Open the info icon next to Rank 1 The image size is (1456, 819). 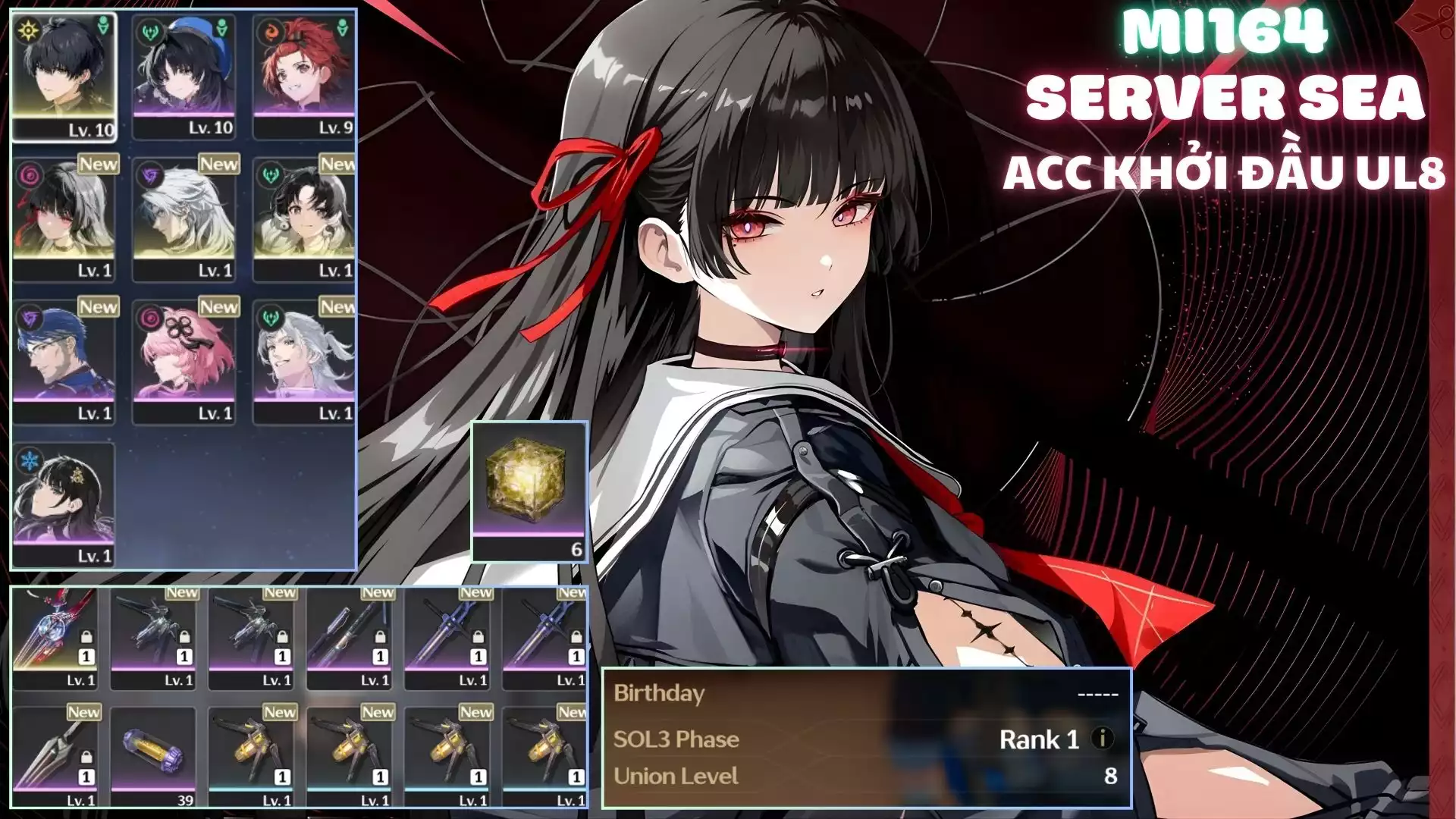[1102, 739]
